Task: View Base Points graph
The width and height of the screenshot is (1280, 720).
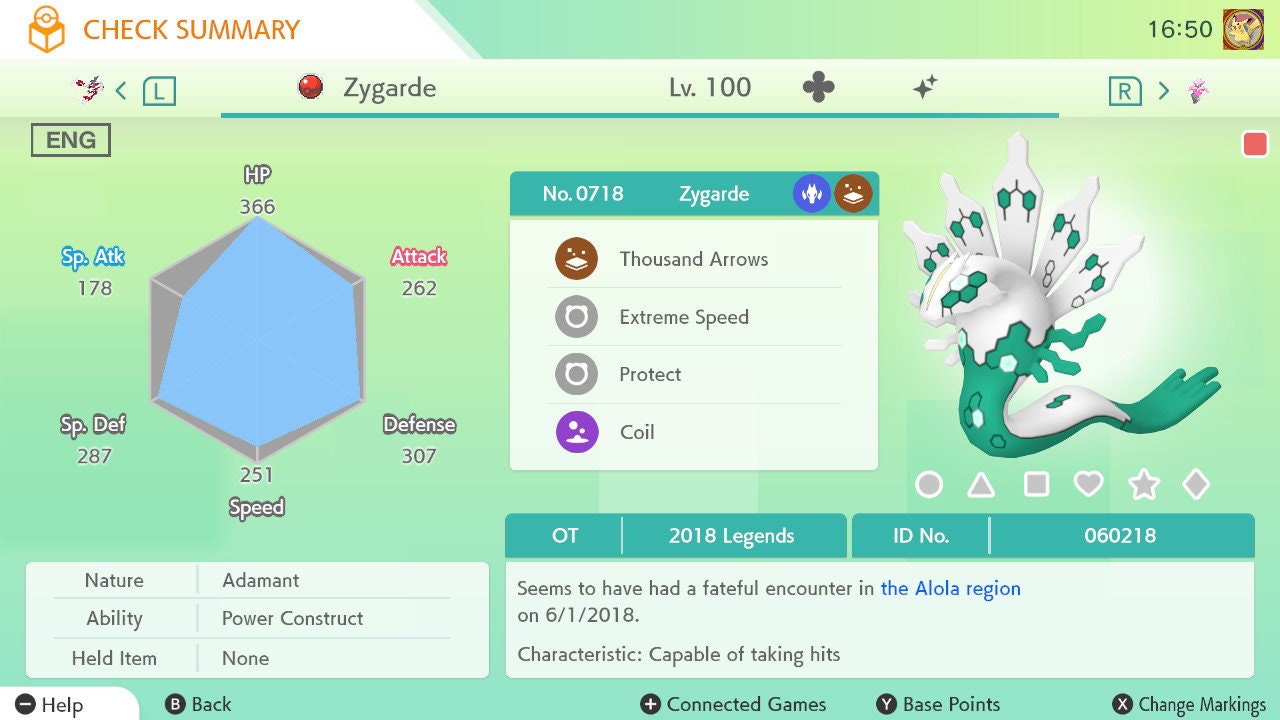Action: pyautogui.click(x=938, y=704)
